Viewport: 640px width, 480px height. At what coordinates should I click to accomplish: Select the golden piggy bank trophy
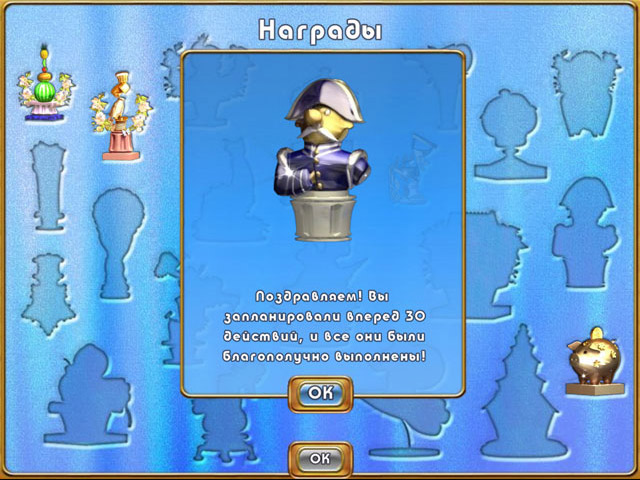point(594,360)
